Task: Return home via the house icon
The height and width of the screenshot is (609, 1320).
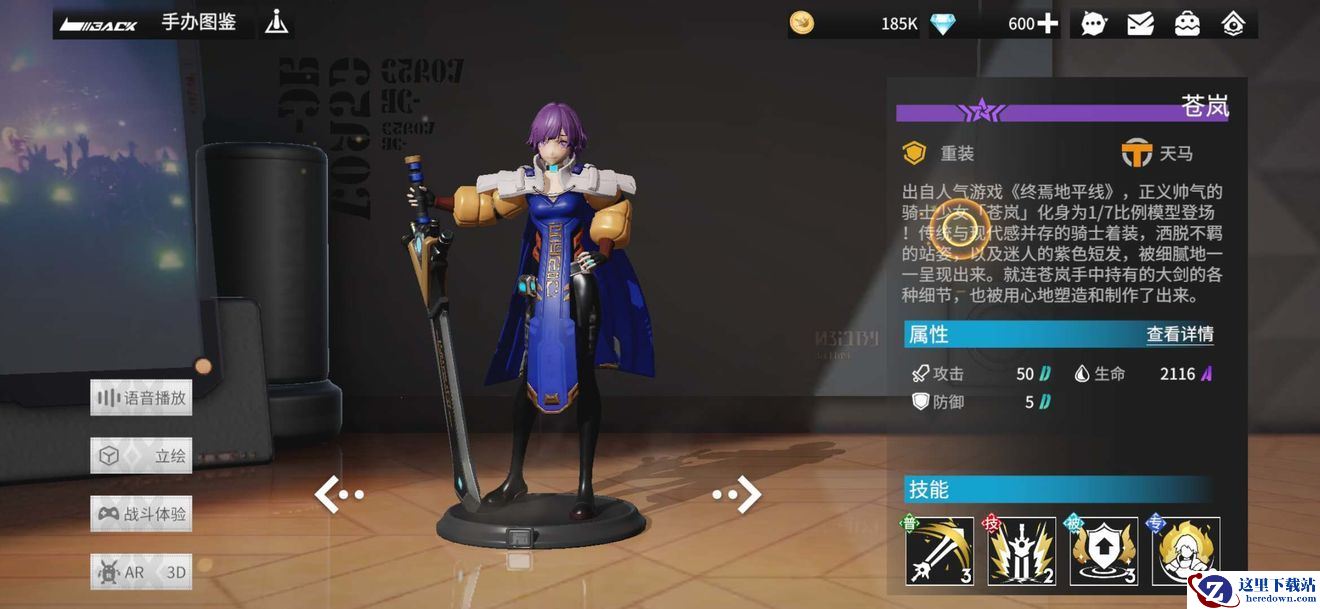Action: pyautogui.click(x=1233, y=23)
